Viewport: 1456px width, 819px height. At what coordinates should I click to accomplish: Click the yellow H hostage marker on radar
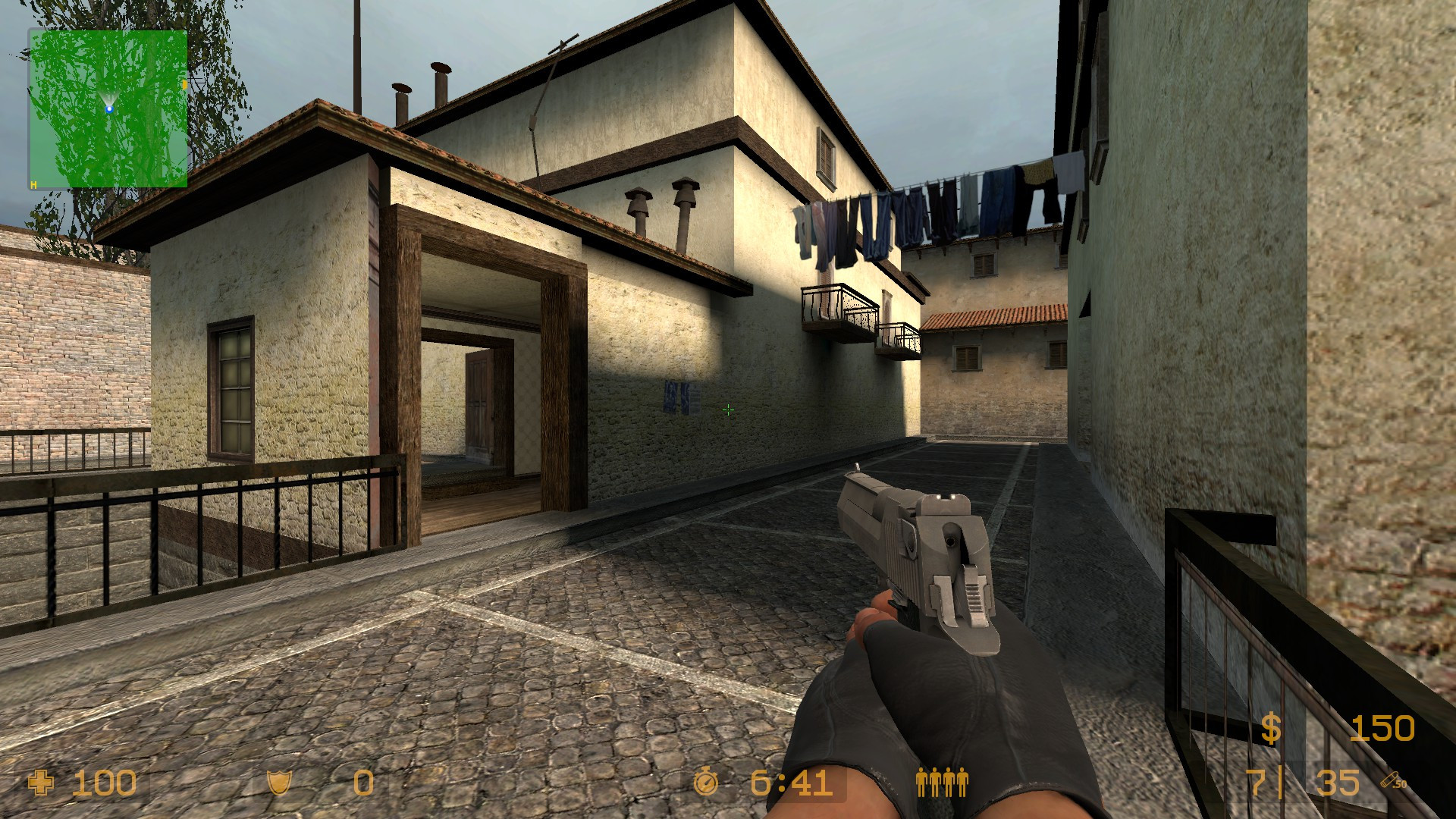(33, 184)
